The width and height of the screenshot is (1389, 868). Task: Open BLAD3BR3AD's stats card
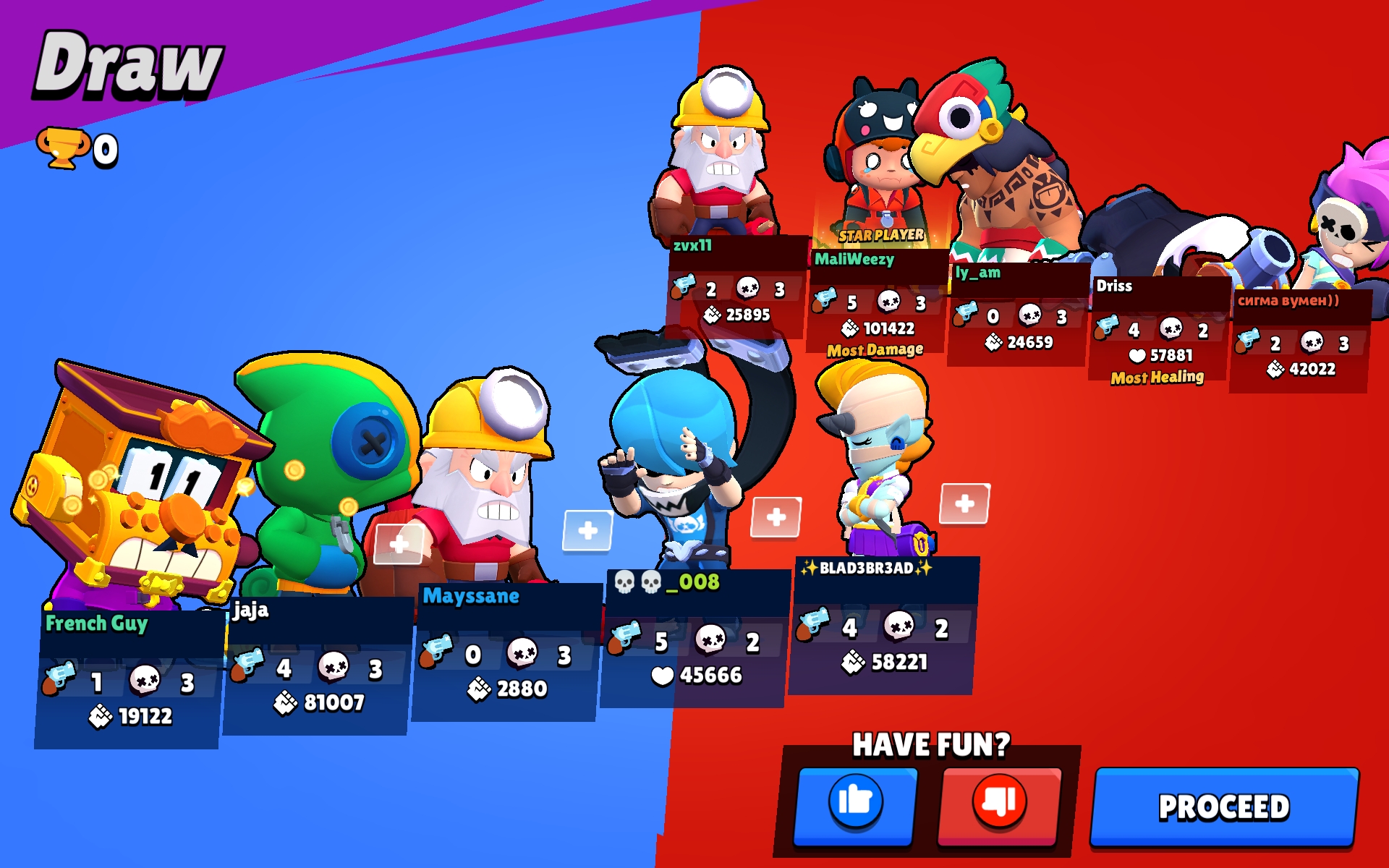(883, 628)
